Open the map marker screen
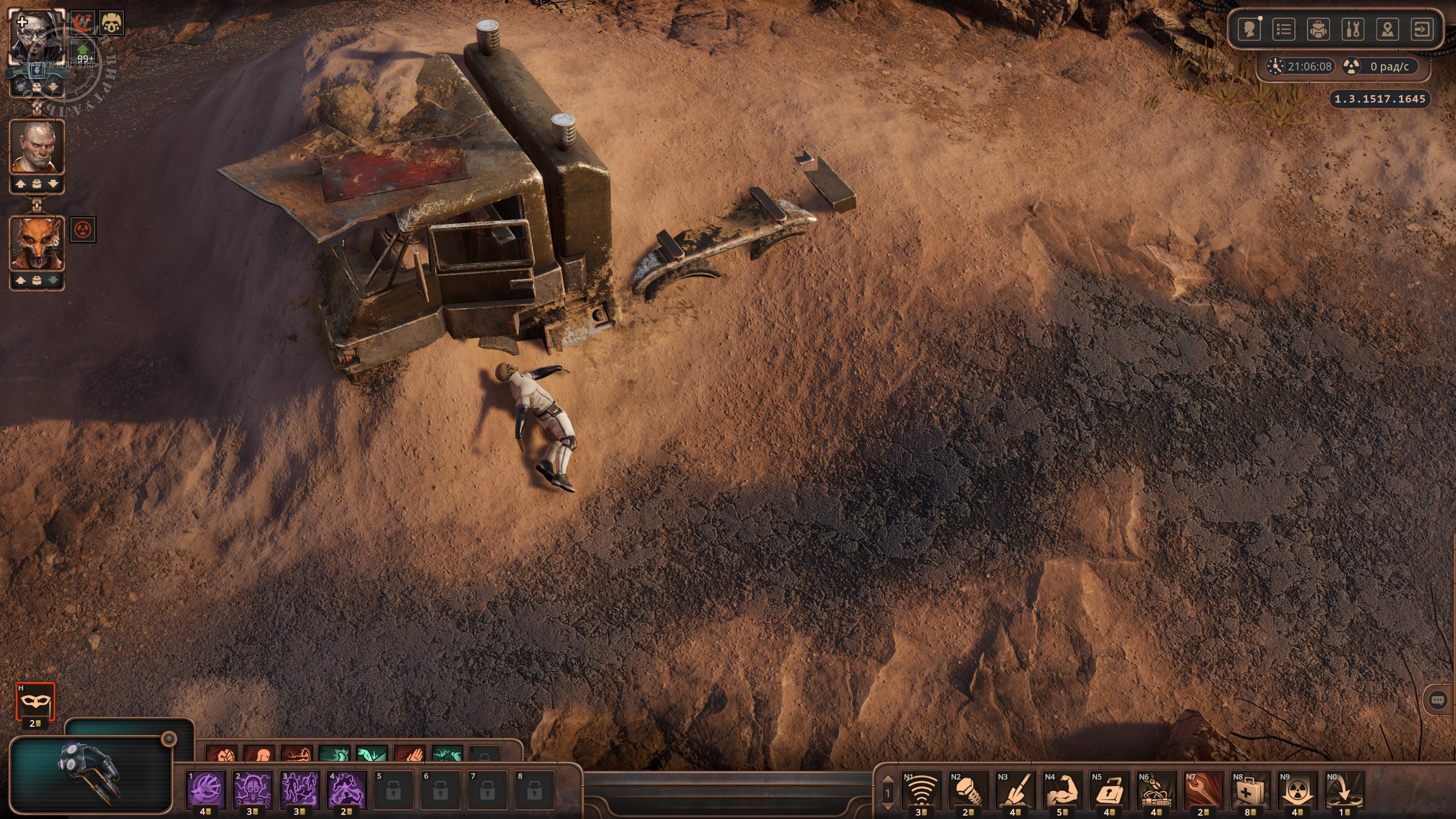The height and width of the screenshot is (819, 1456). [x=1387, y=29]
